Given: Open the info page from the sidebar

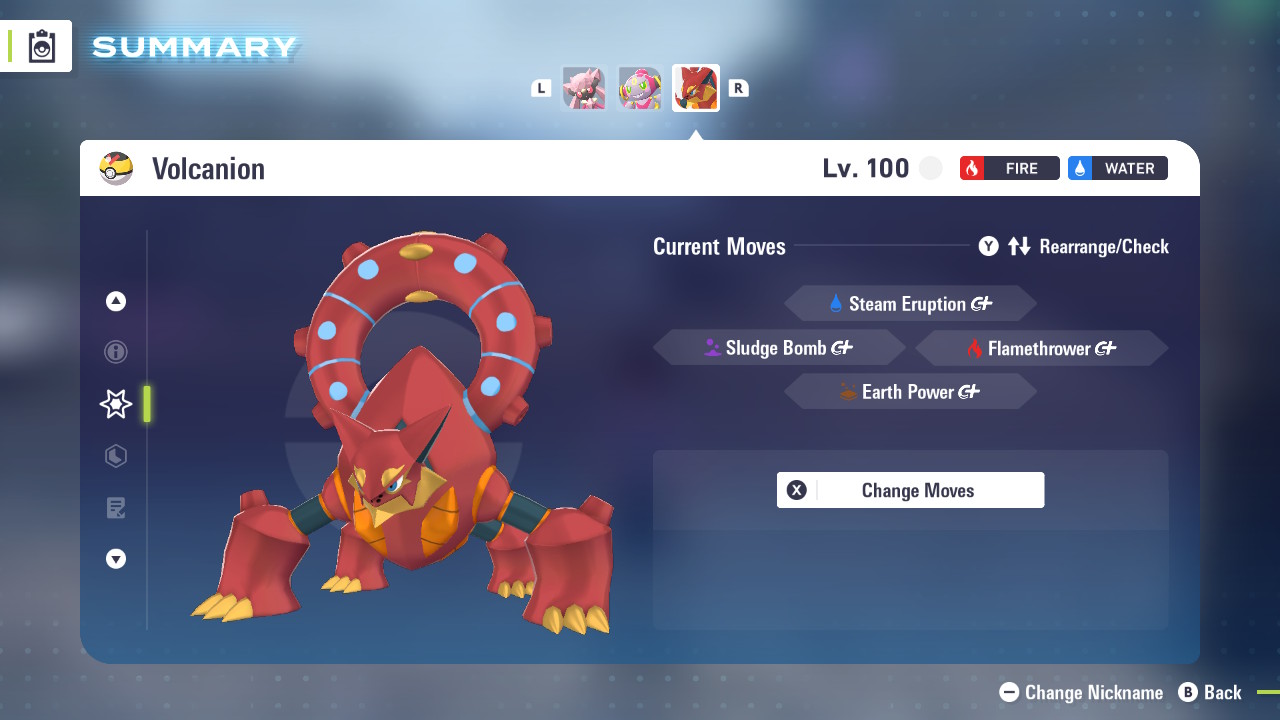Looking at the screenshot, I should [x=116, y=352].
